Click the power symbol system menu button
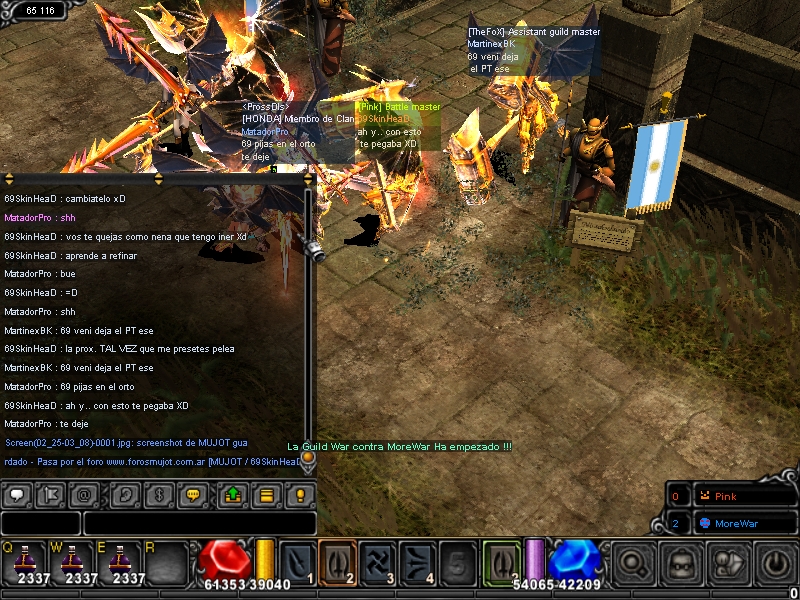 coord(776,563)
